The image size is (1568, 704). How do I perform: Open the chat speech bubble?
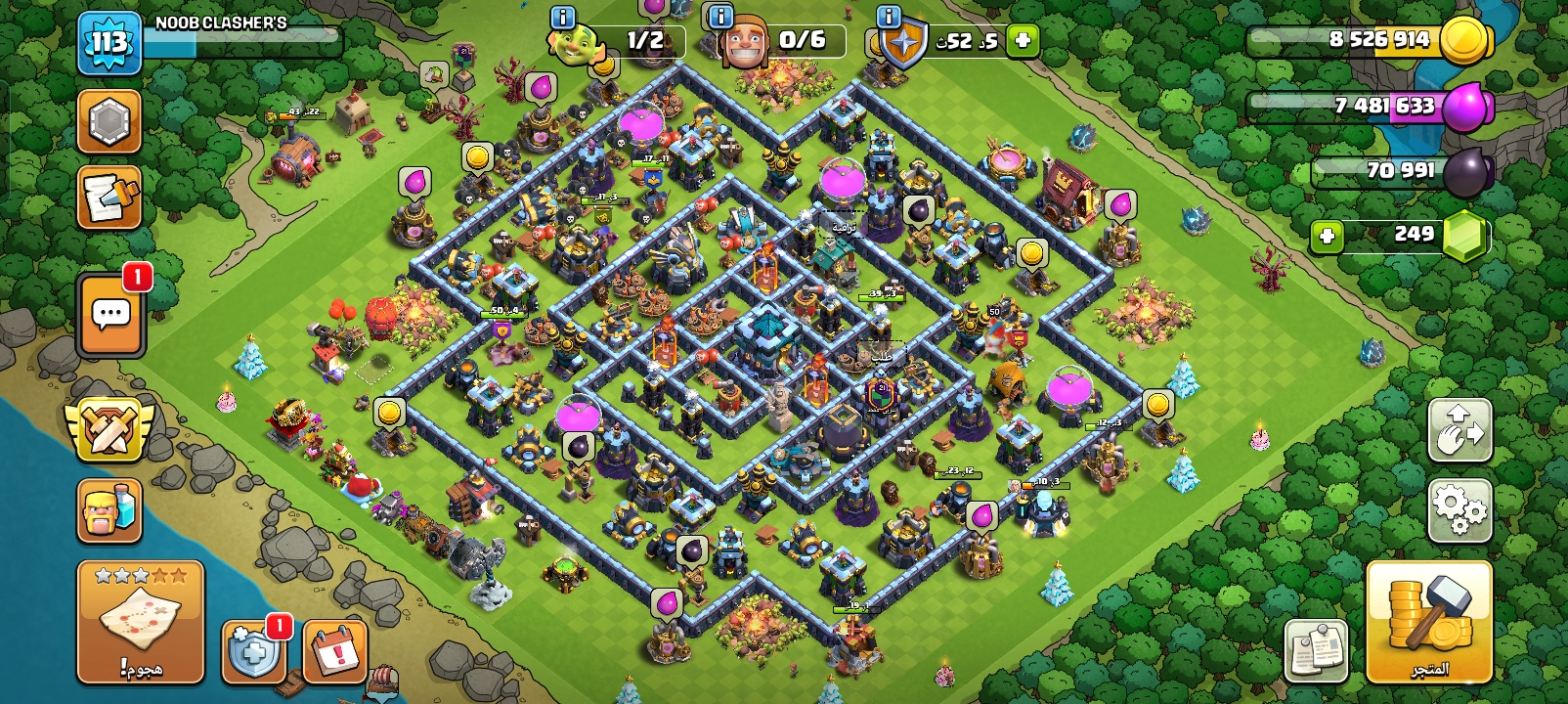pos(110,315)
